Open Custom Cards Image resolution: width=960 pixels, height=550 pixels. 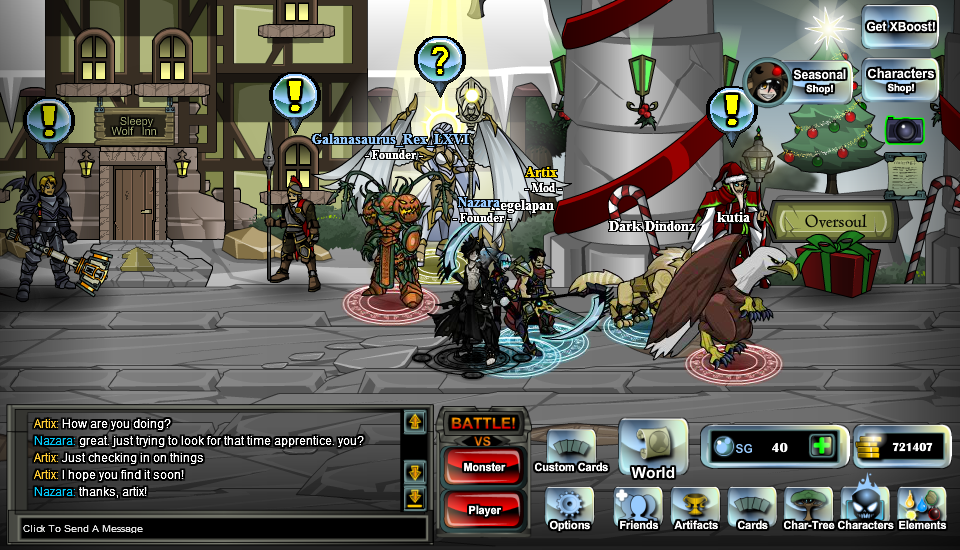(x=571, y=451)
